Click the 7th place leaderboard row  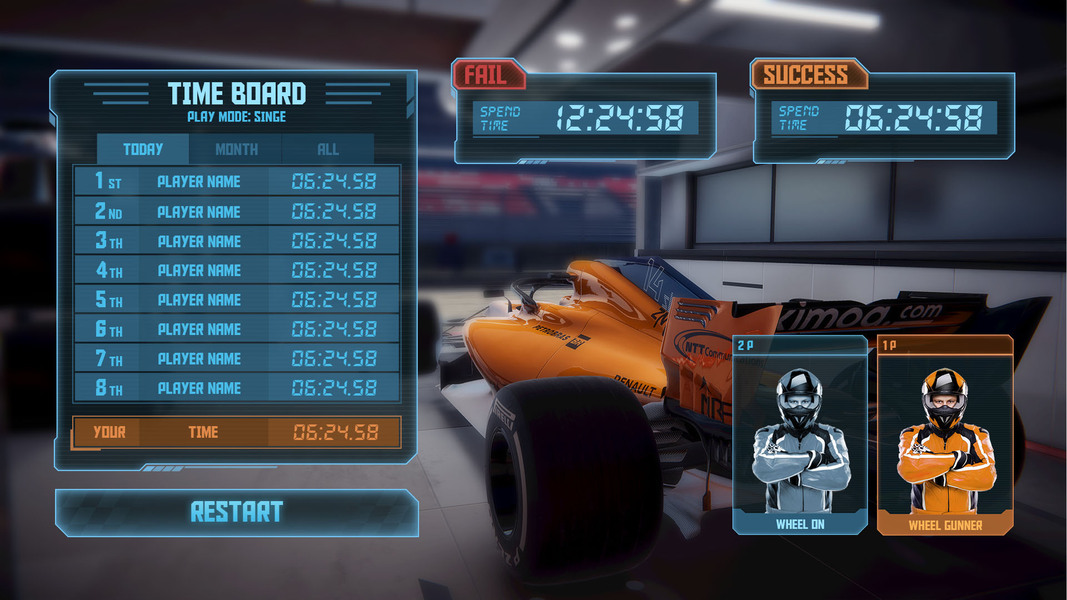point(237,358)
